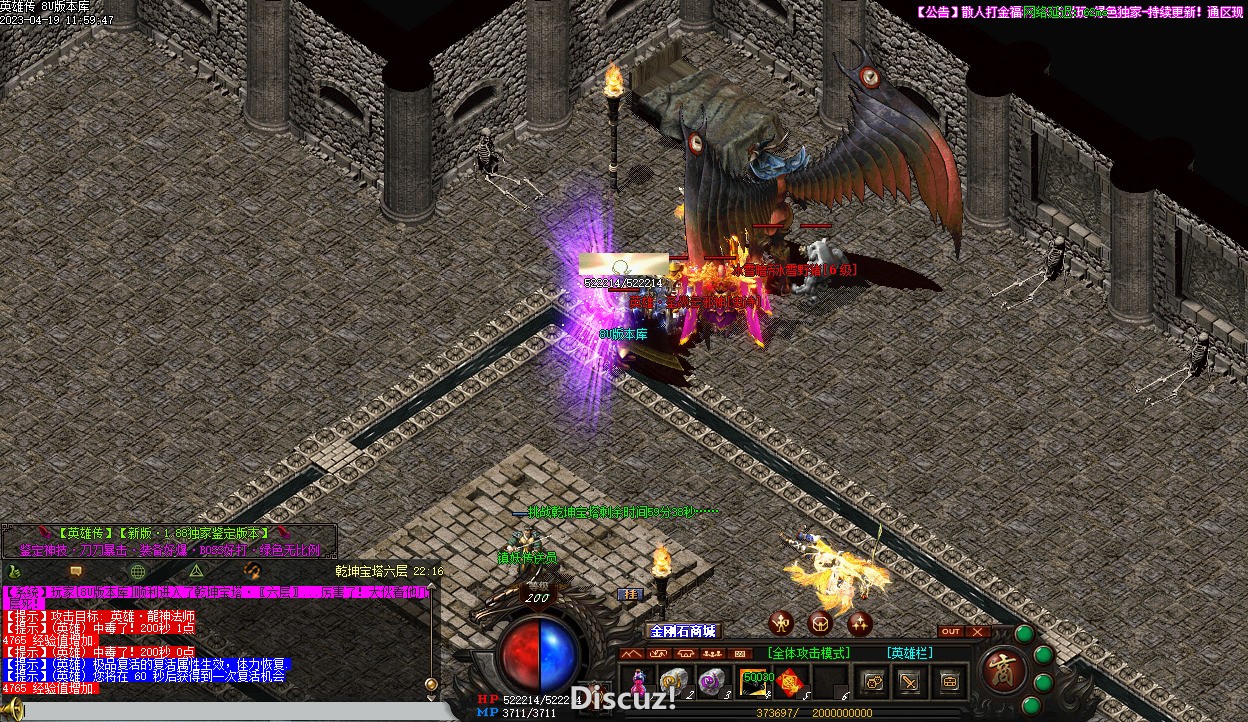Image resolution: width=1248 pixels, height=722 pixels.
Task: Use the pink potion in belt slot one
Action: [x=635, y=683]
